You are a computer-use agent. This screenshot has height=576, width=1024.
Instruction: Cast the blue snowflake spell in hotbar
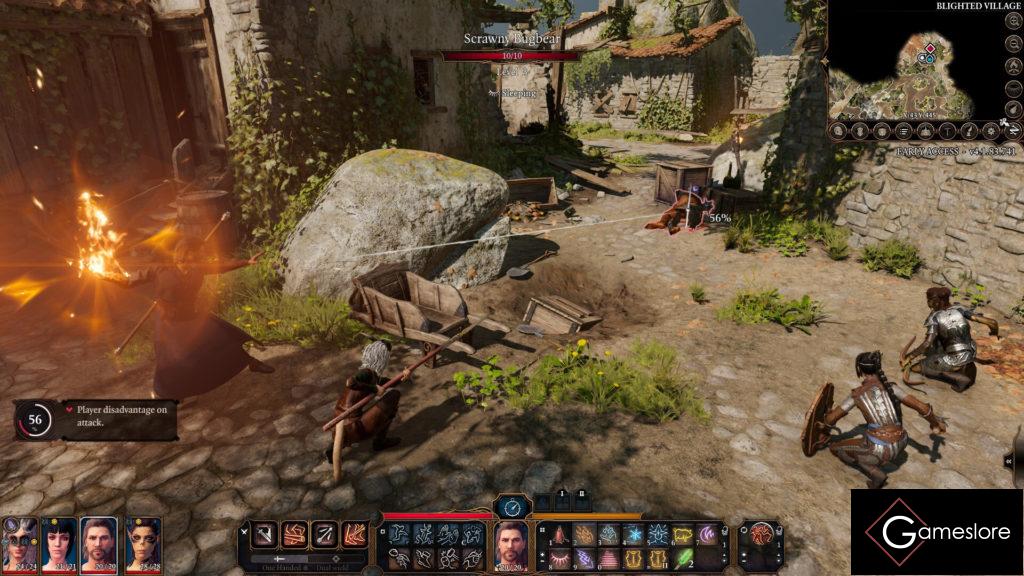point(633,535)
